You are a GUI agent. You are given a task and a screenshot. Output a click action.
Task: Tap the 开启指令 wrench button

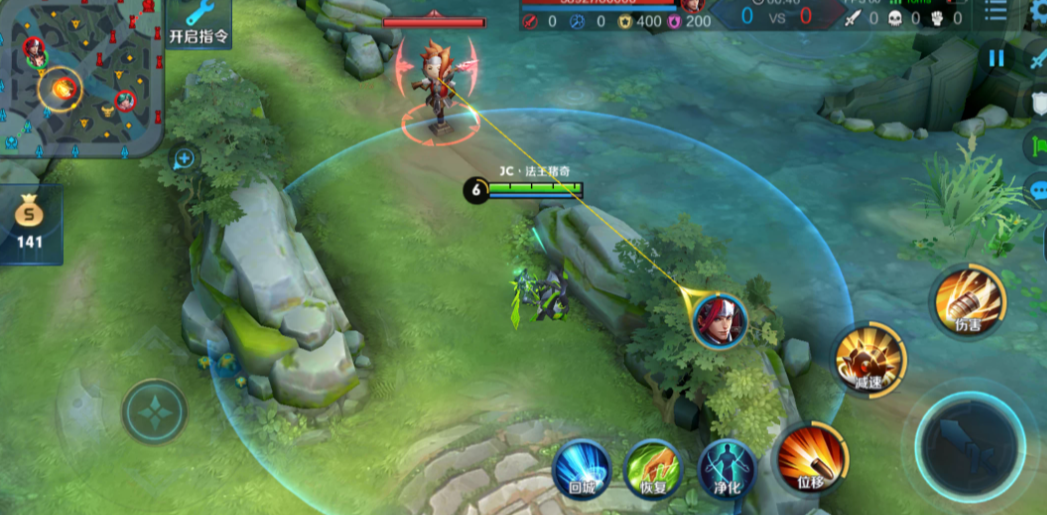point(198,23)
